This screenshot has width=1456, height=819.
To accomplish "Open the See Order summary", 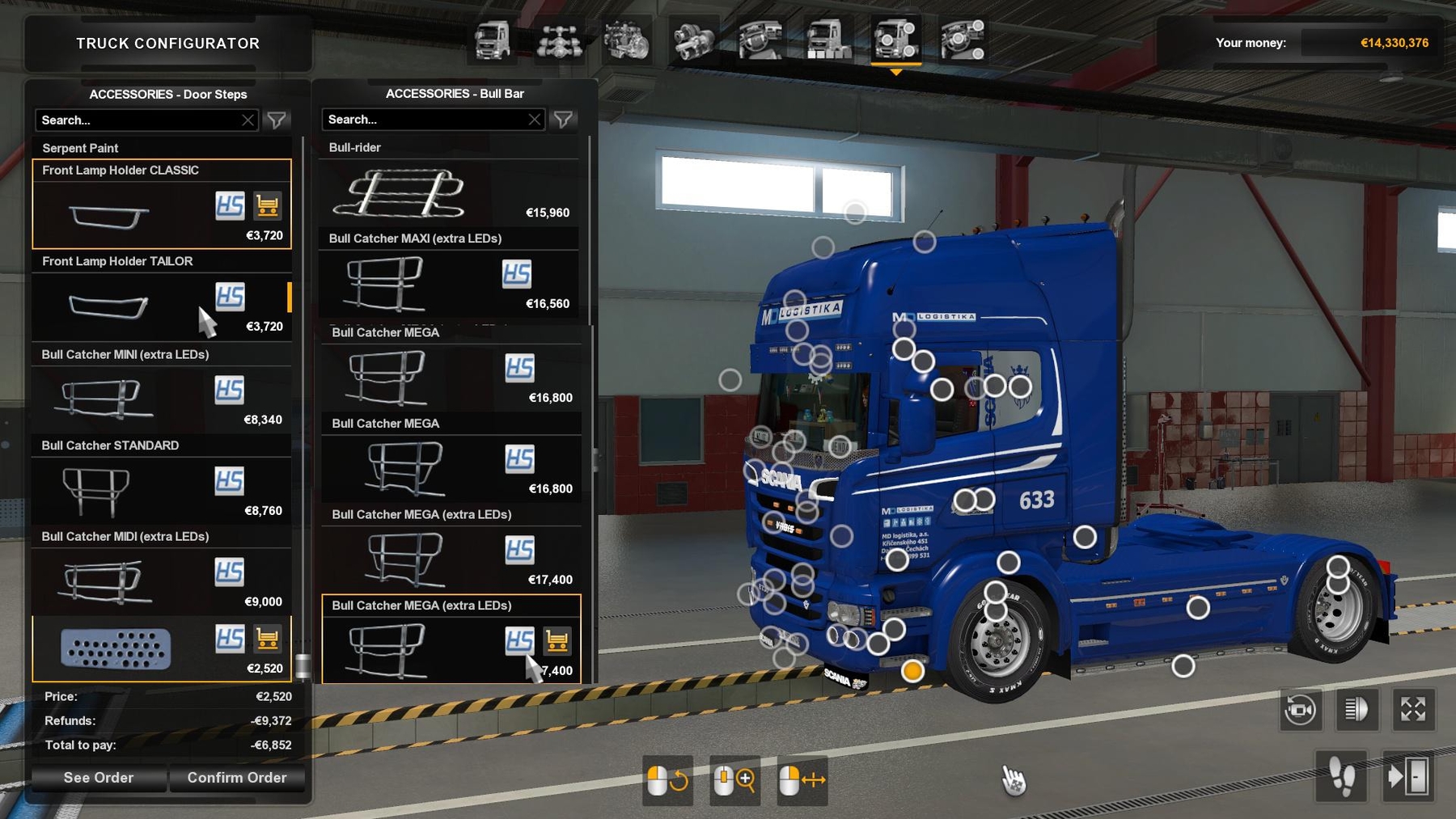I will pyautogui.click(x=99, y=778).
